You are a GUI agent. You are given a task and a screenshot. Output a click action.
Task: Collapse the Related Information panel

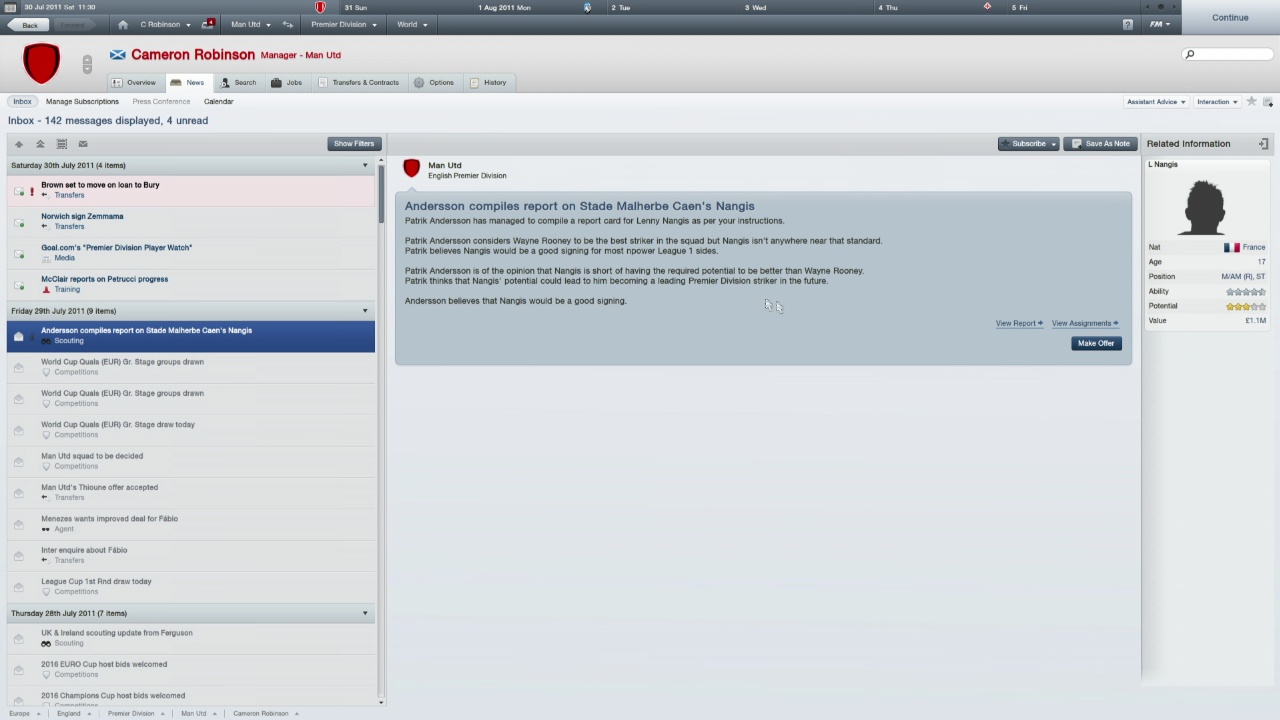click(x=1263, y=143)
